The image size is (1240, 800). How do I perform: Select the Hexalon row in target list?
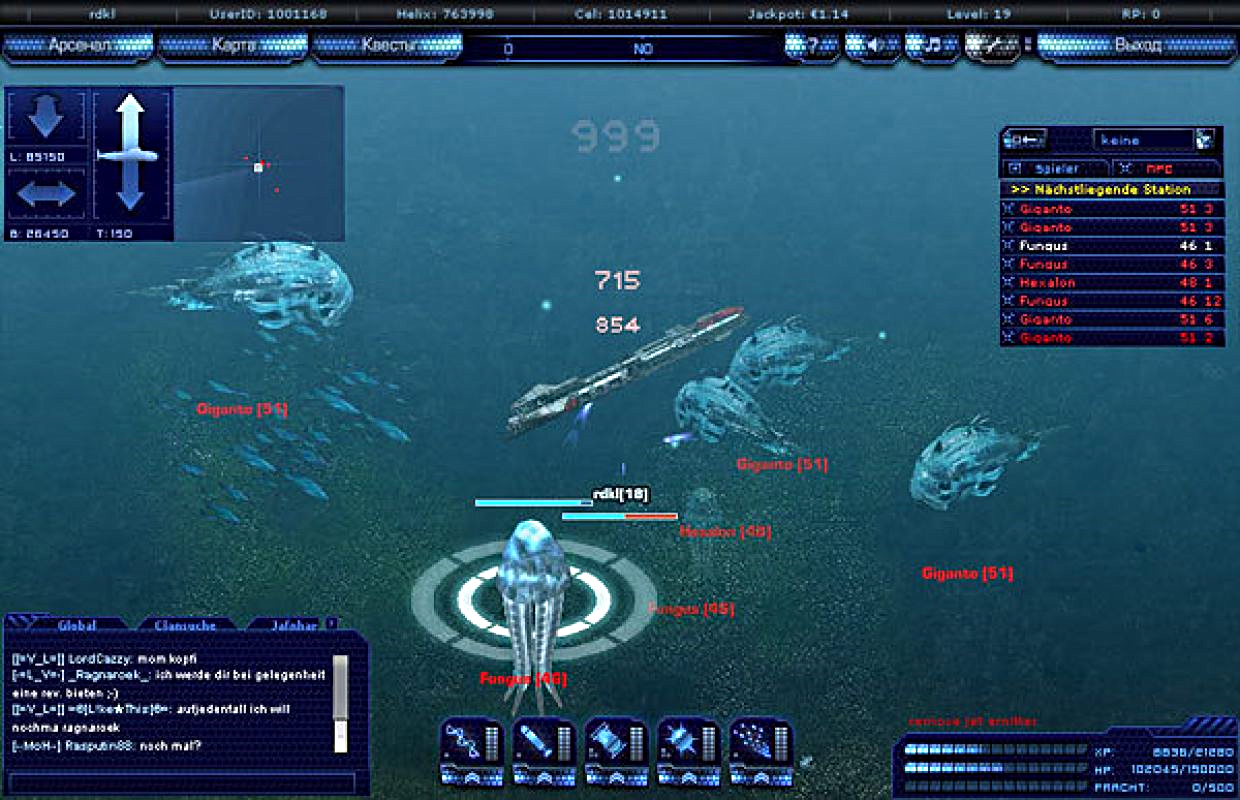pyautogui.click(x=1110, y=283)
